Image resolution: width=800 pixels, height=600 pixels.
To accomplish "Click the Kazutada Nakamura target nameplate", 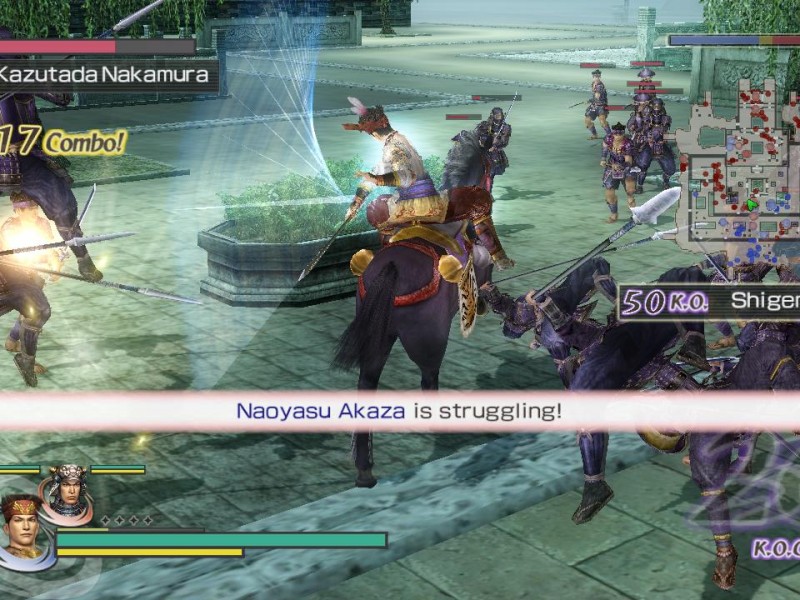I will coord(105,73).
